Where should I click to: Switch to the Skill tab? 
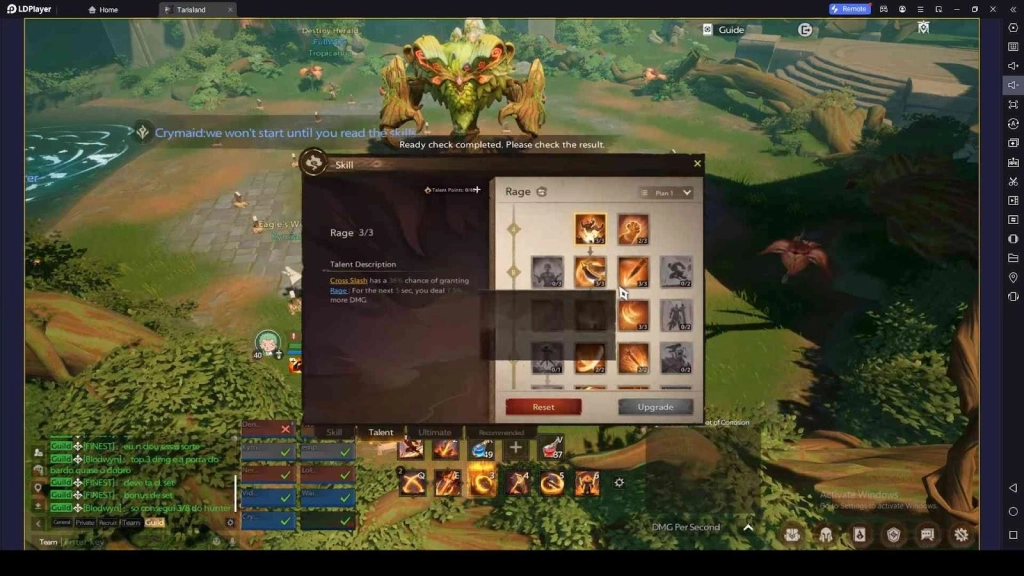(x=334, y=432)
